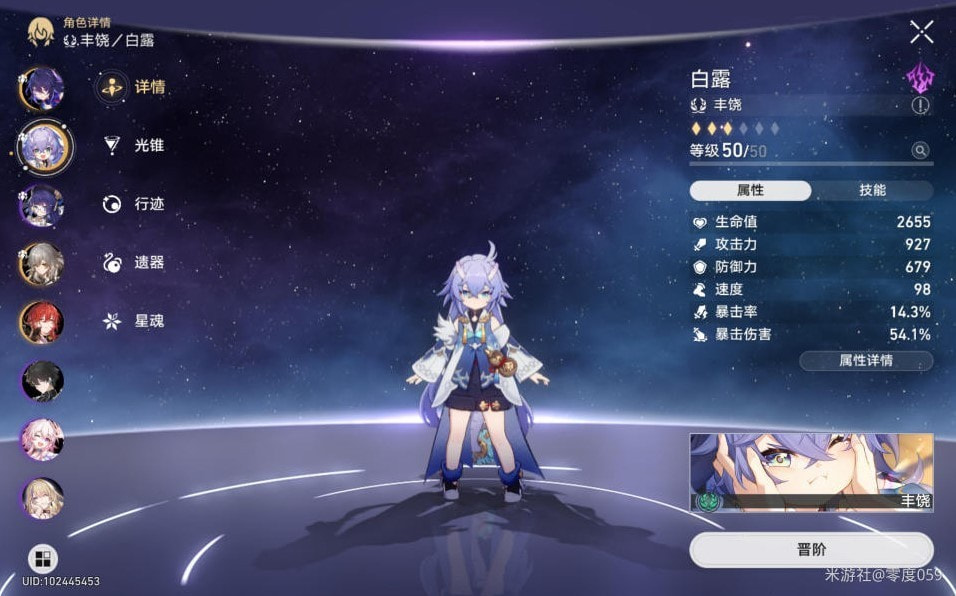Select the blonde character portrait

[x=42, y=498]
